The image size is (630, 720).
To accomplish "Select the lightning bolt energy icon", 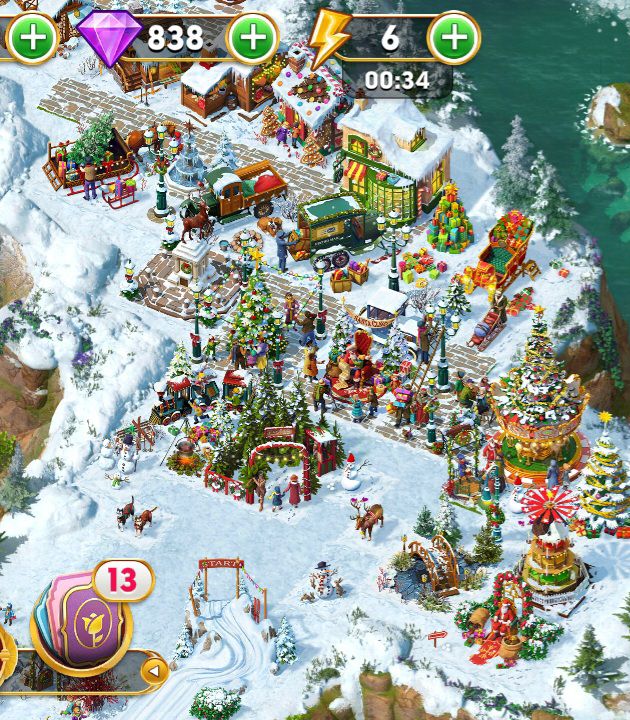I will click(327, 39).
